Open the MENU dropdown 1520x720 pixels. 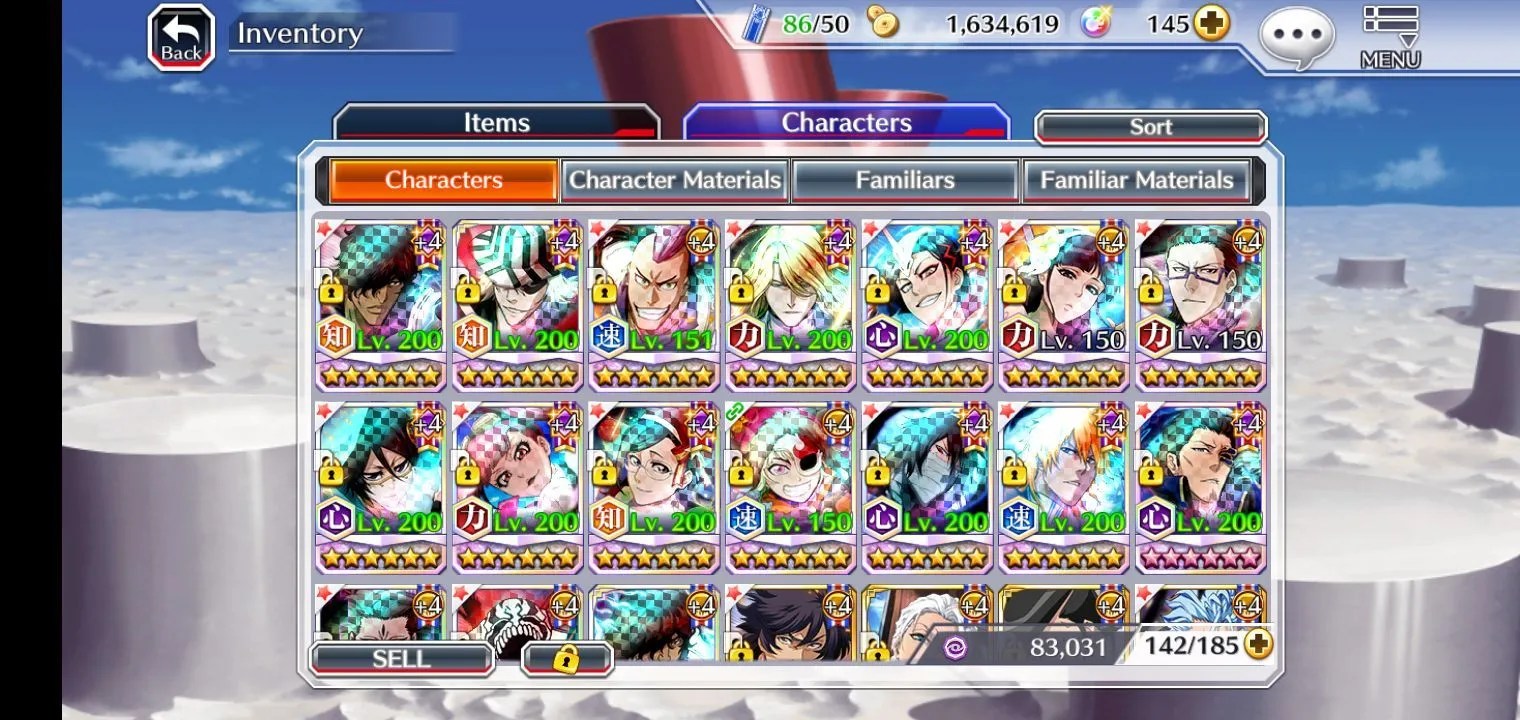point(1390,38)
